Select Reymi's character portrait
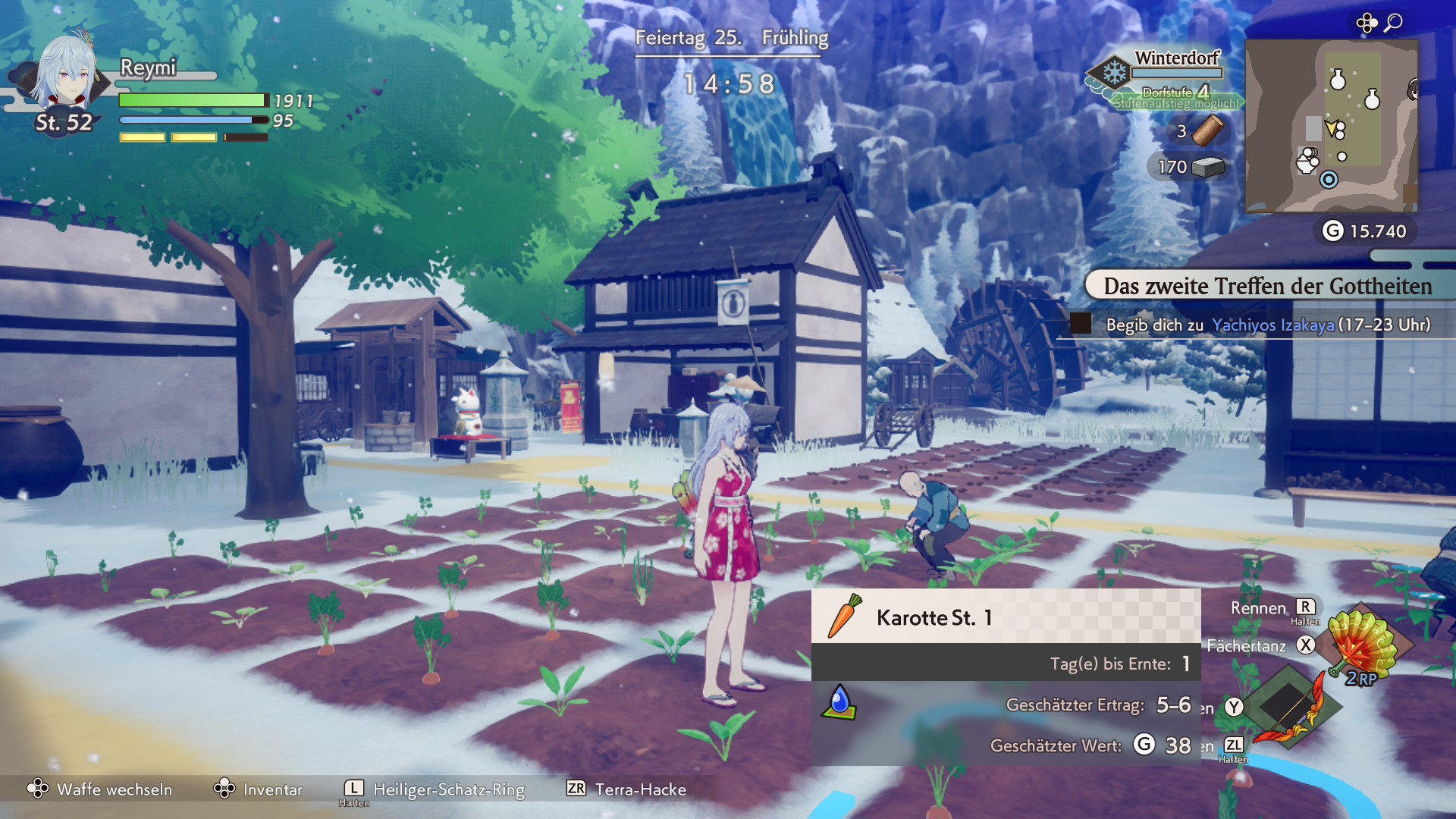This screenshot has height=819, width=1456. coord(68,72)
